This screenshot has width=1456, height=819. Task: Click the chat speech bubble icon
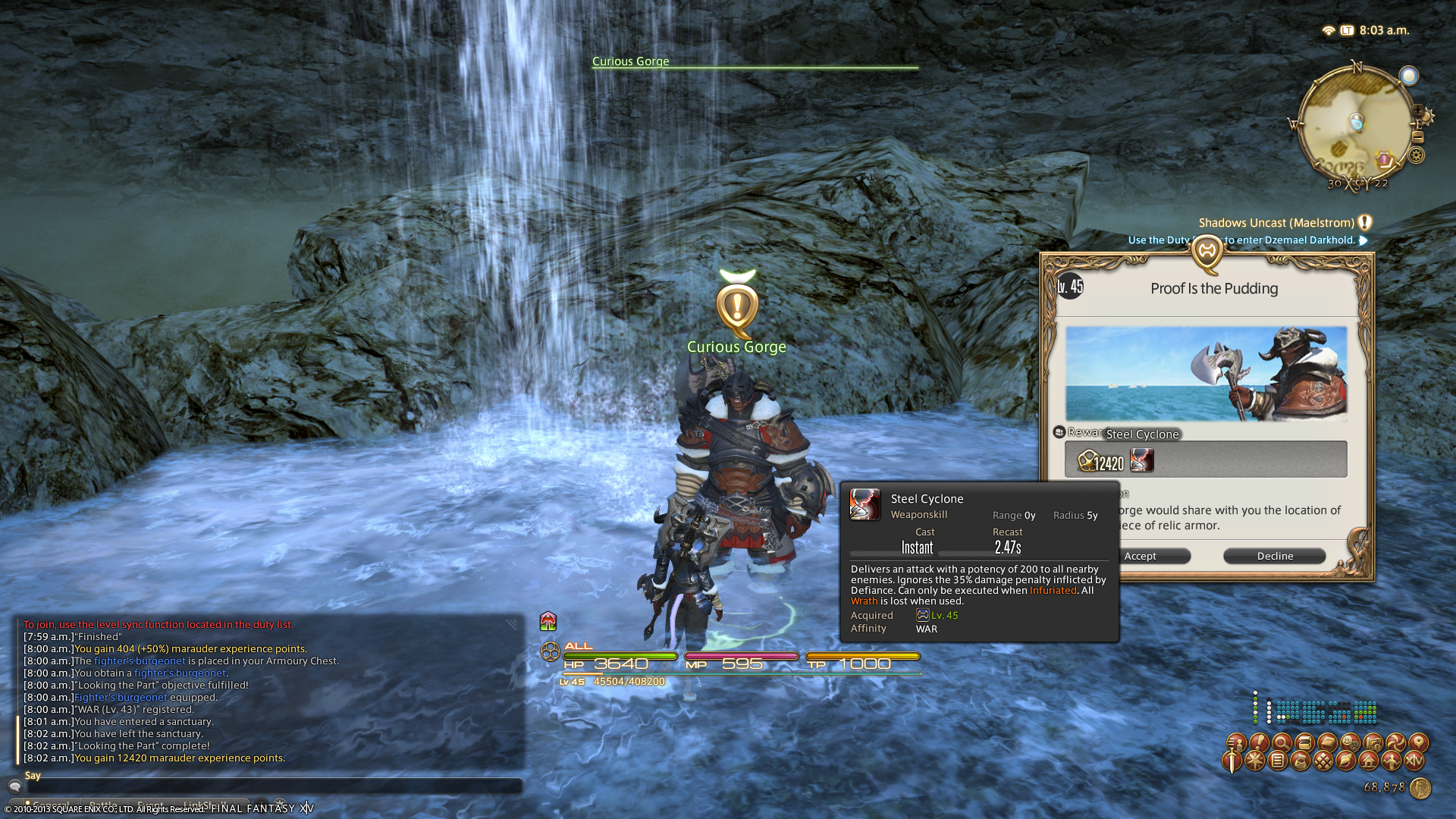(14, 786)
